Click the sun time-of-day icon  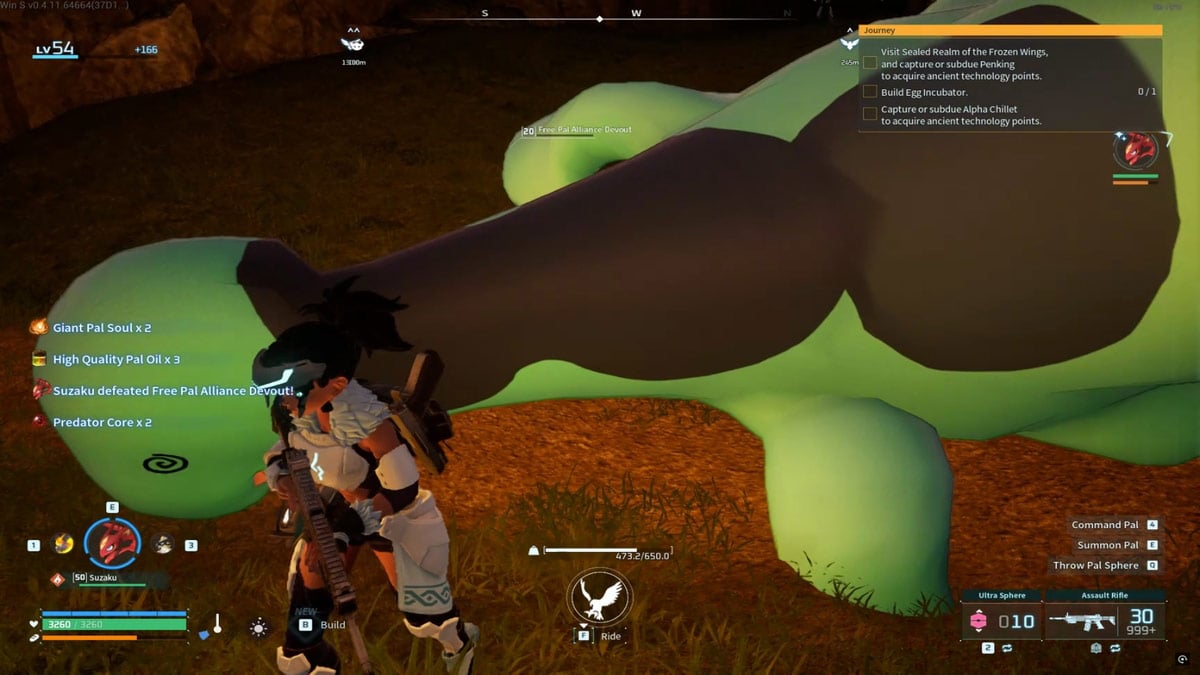(x=259, y=627)
